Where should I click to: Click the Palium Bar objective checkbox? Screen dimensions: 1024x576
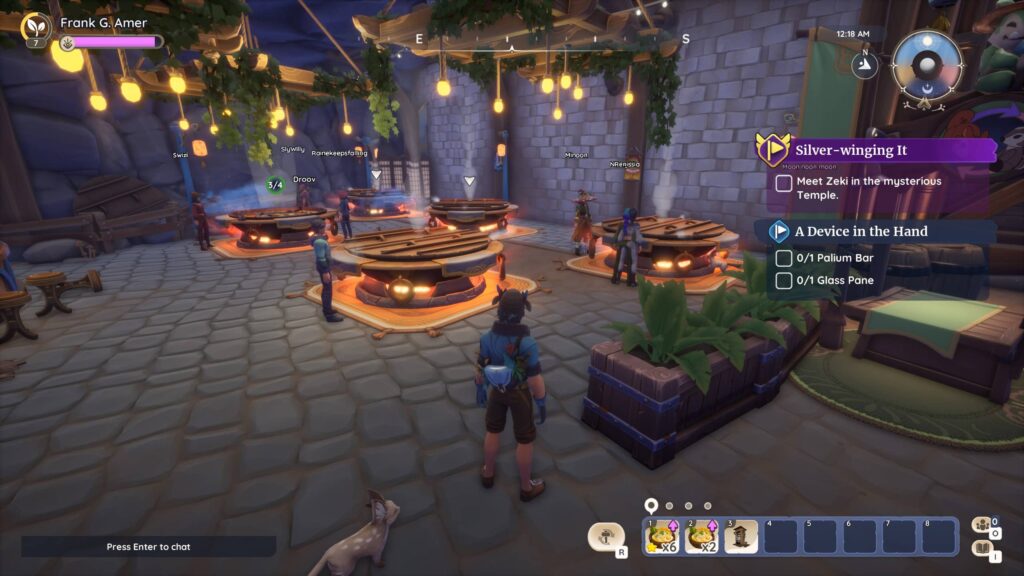(784, 258)
